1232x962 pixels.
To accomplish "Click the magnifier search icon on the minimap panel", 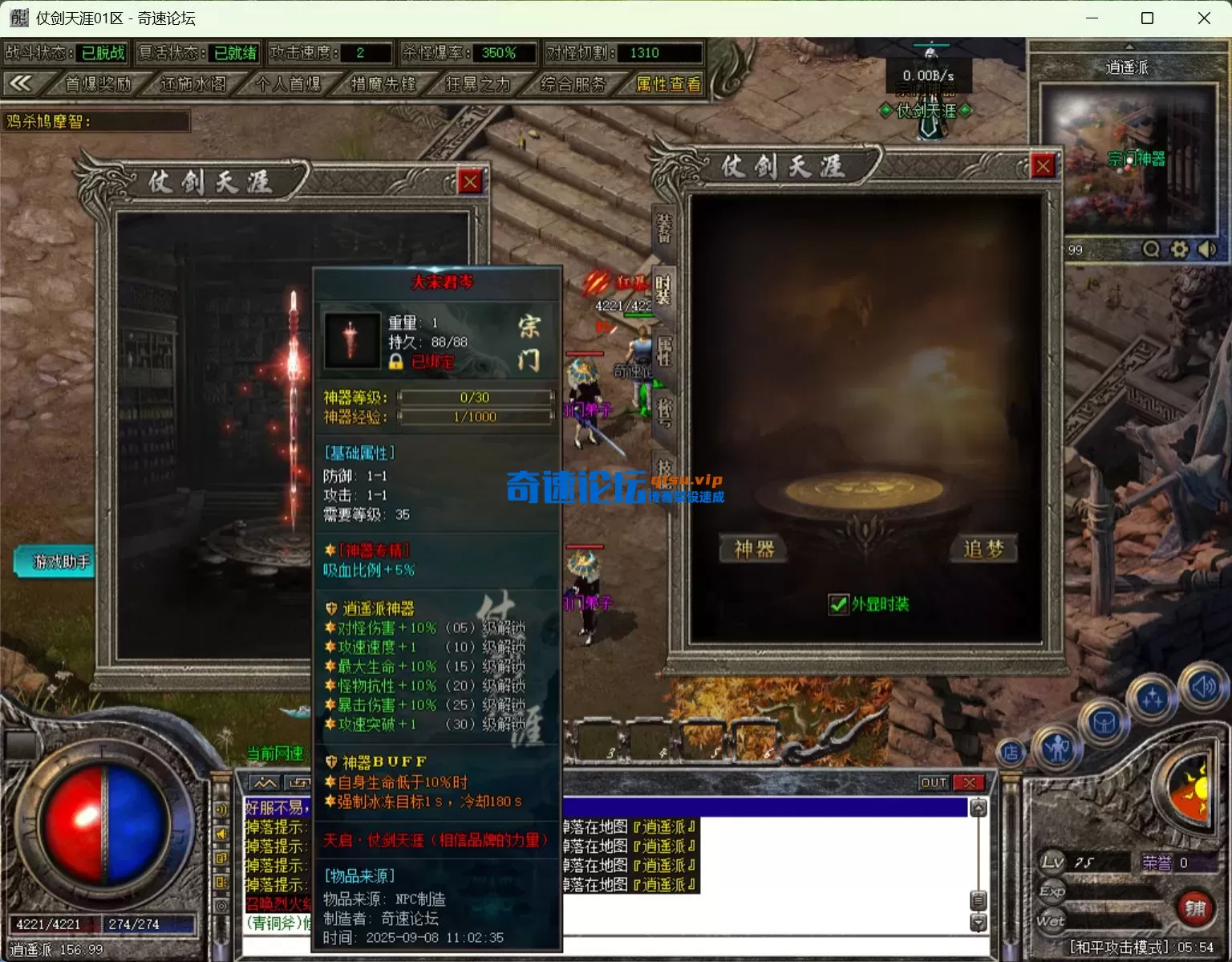I will (1151, 250).
